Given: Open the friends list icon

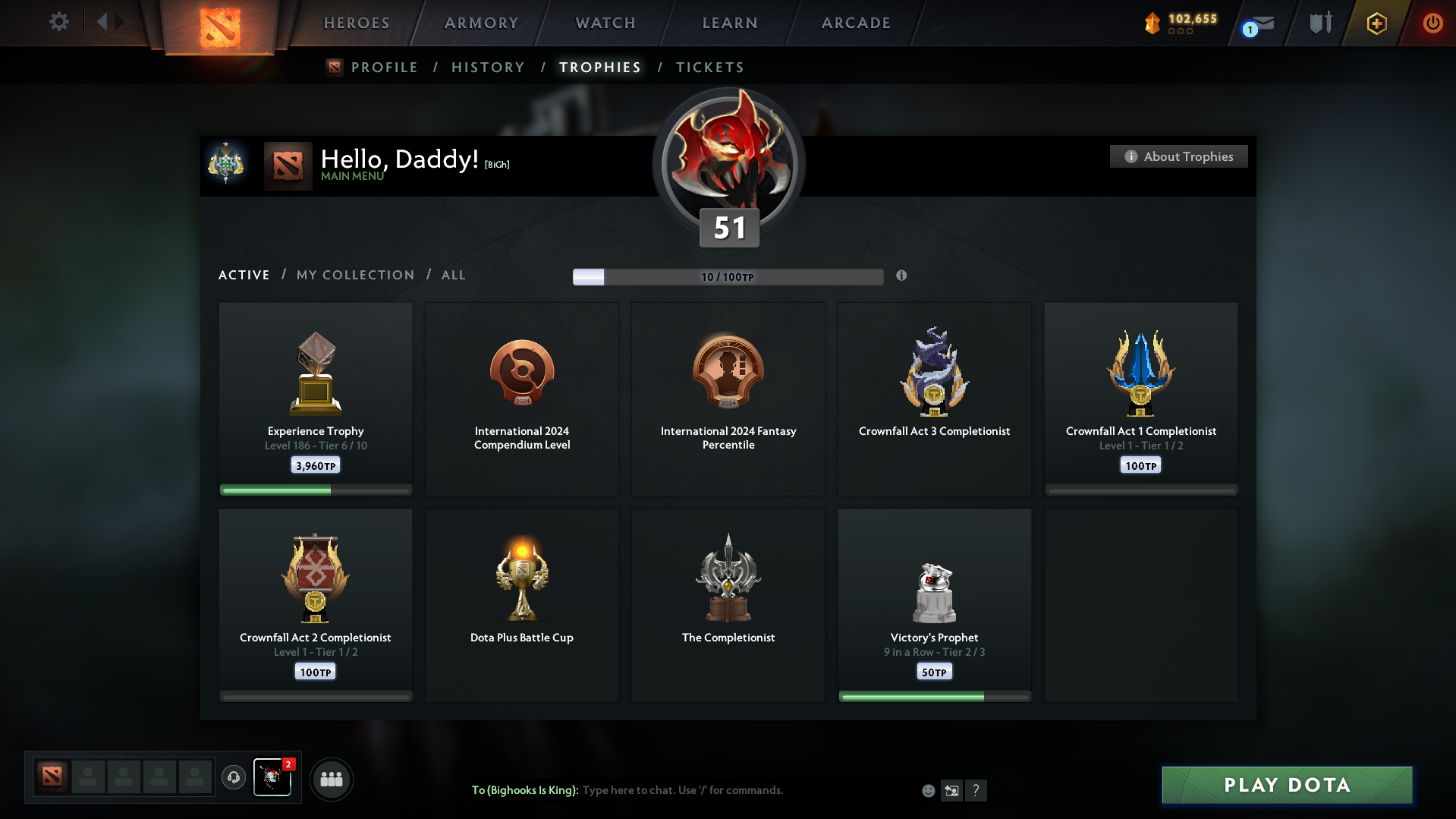Looking at the screenshot, I should tap(331, 779).
